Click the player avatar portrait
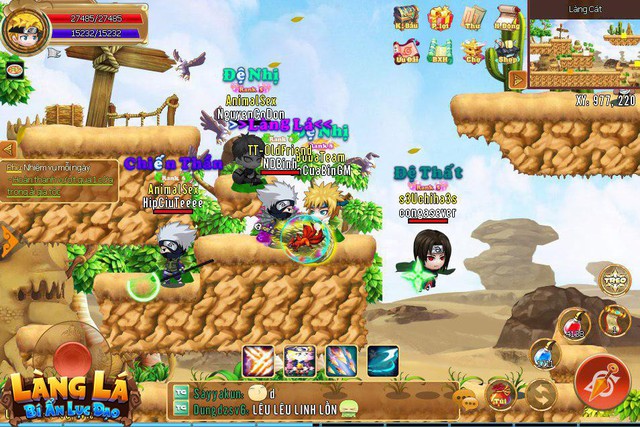The width and height of the screenshot is (640, 427). click(x=22, y=28)
